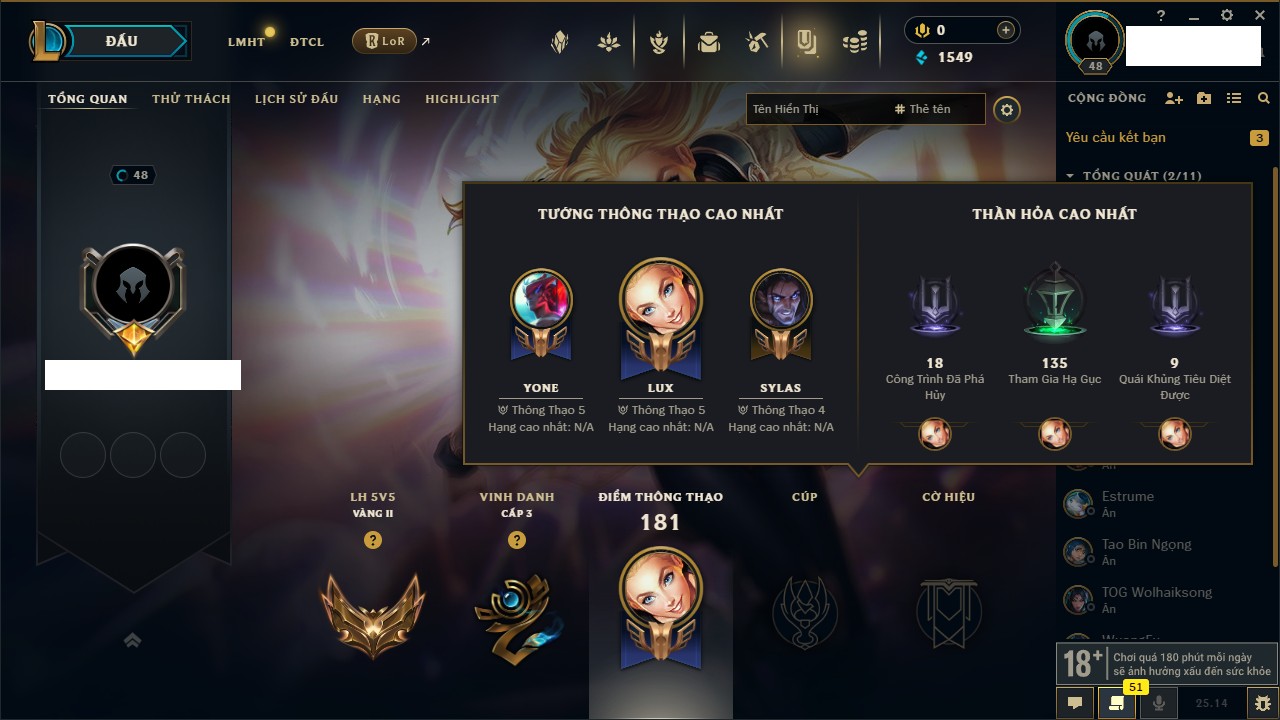Screen dimensions: 1280x720
Task: Open the ĐTCL game mode
Action: click(307, 42)
